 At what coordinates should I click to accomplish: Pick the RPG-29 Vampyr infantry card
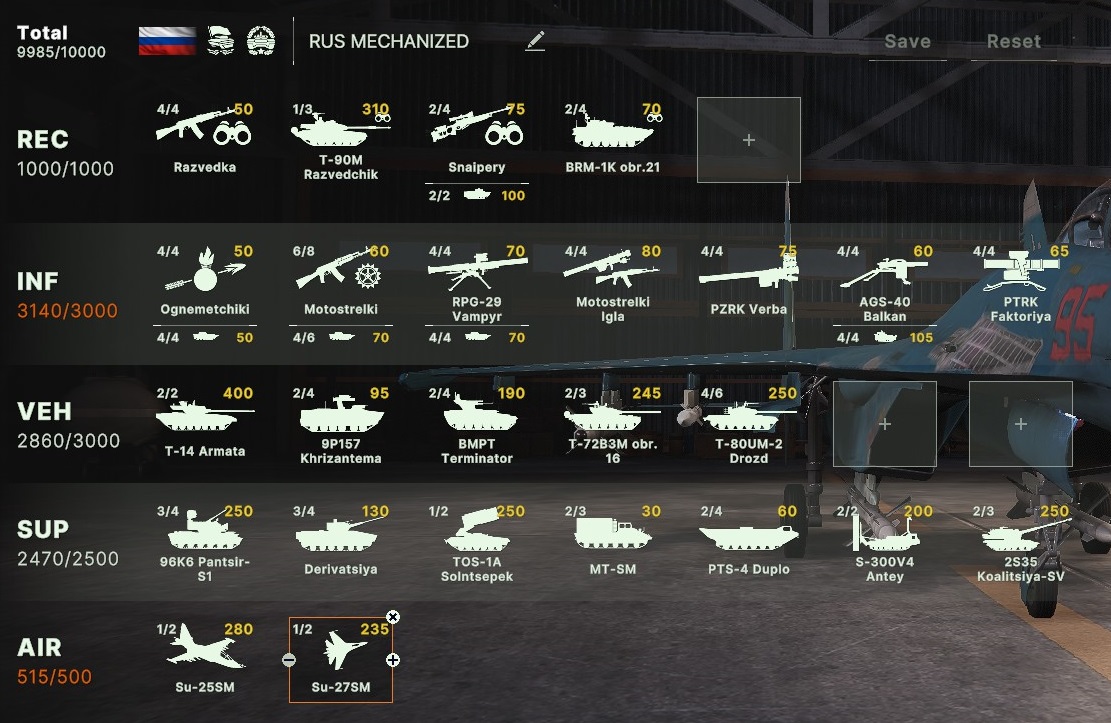[x=476, y=281]
